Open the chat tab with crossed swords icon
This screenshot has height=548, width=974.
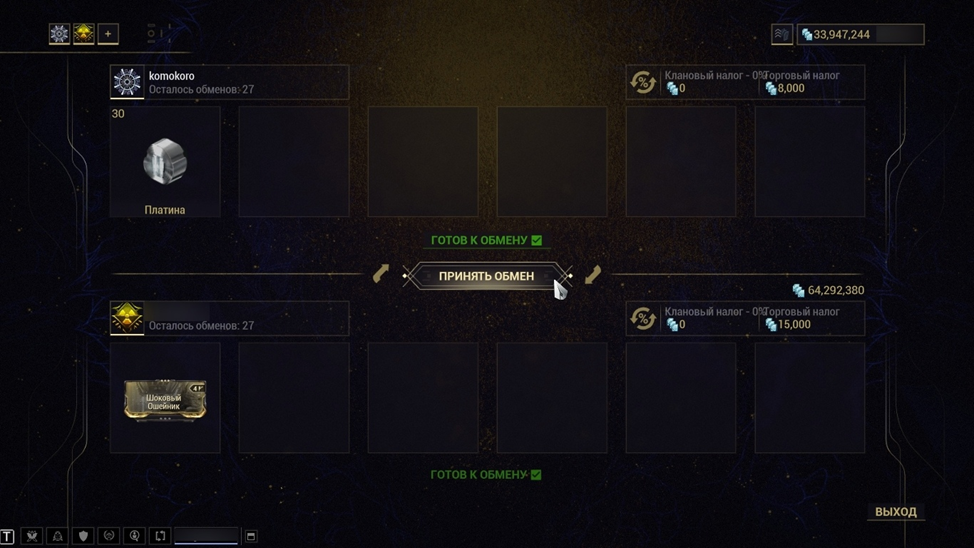pos(32,537)
